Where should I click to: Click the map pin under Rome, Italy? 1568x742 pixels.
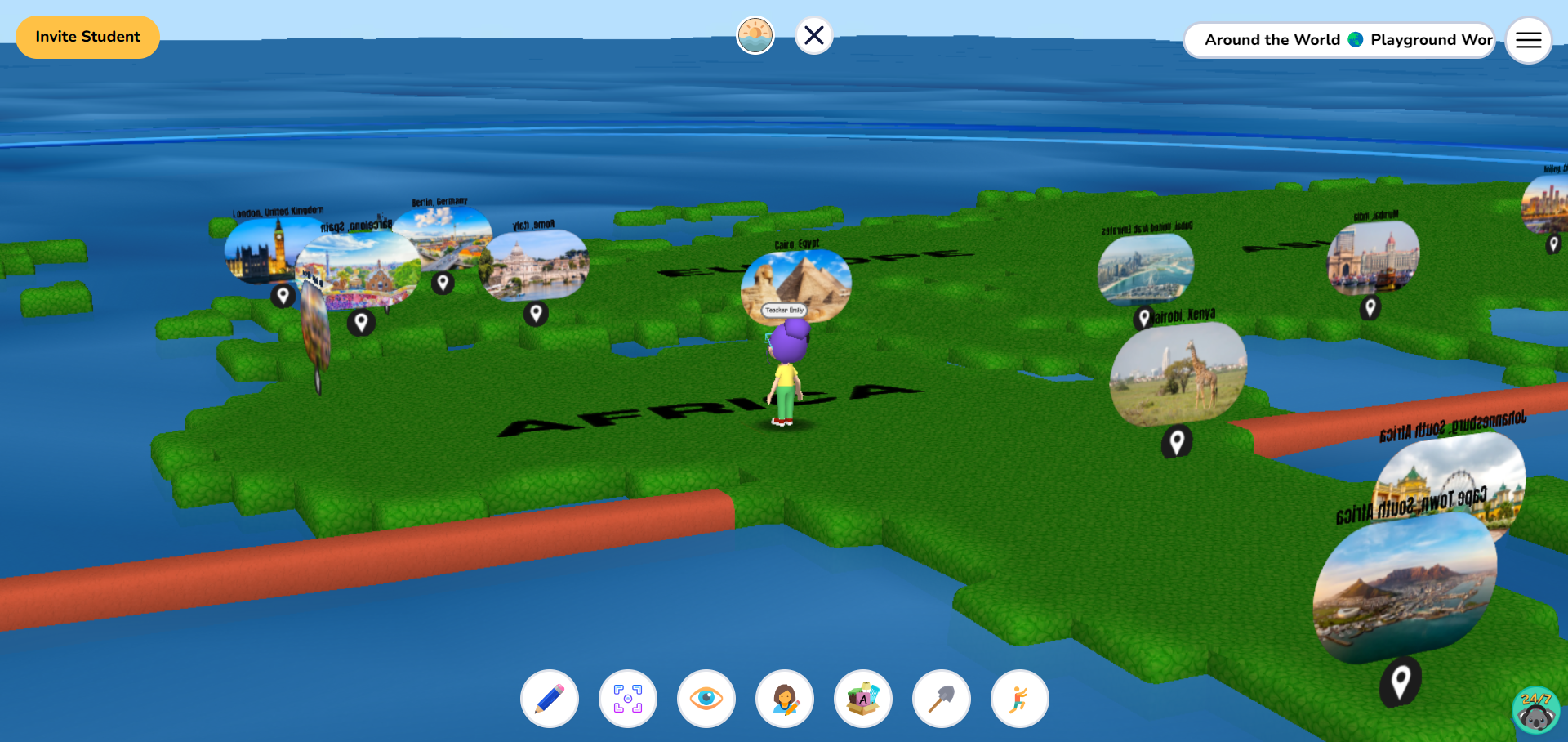pyautogui.click(x=537, y=313)
